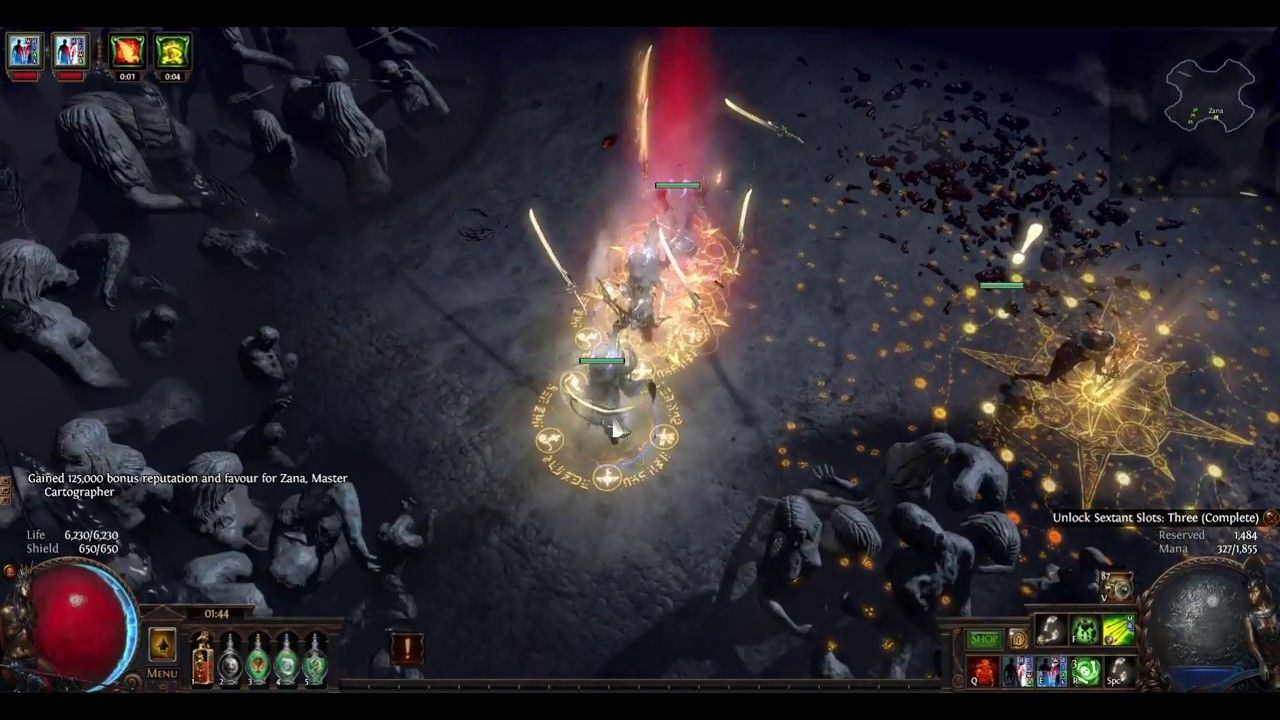Use the green flask in slot 4
The height and width of the screenshot is (720, 1280).
point(287,658)
